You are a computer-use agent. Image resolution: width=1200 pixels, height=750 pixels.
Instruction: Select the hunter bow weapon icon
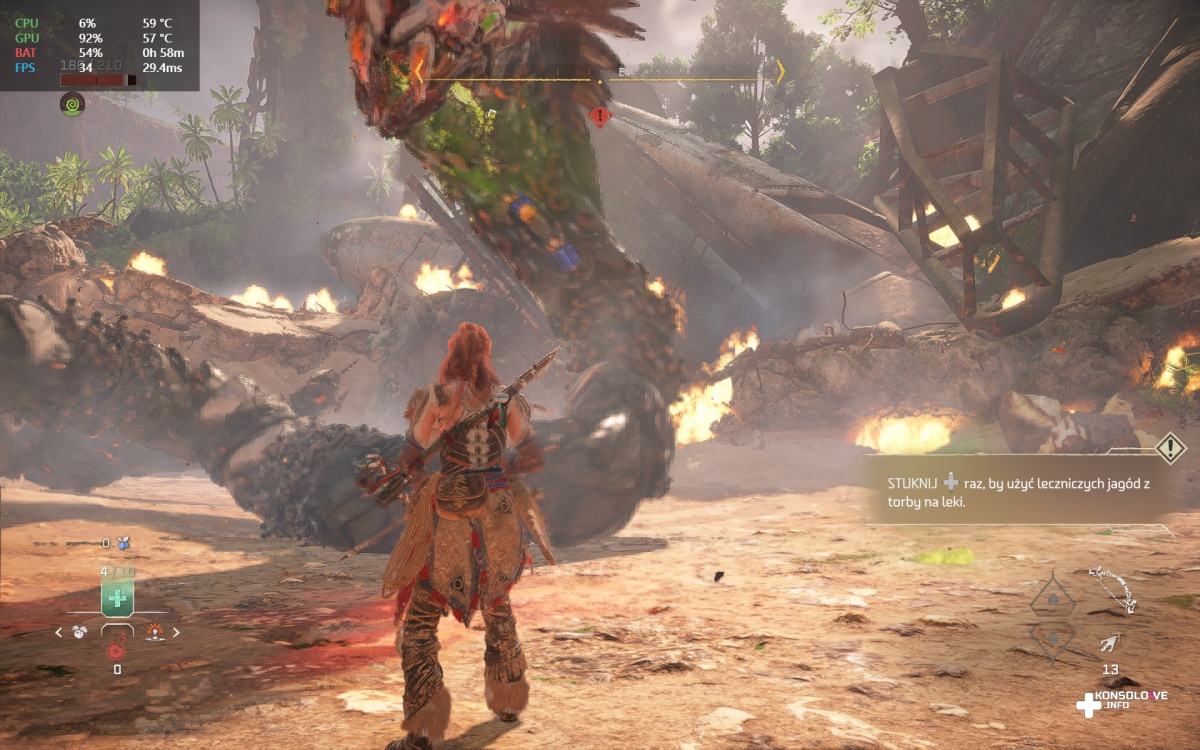point(1113,588)
